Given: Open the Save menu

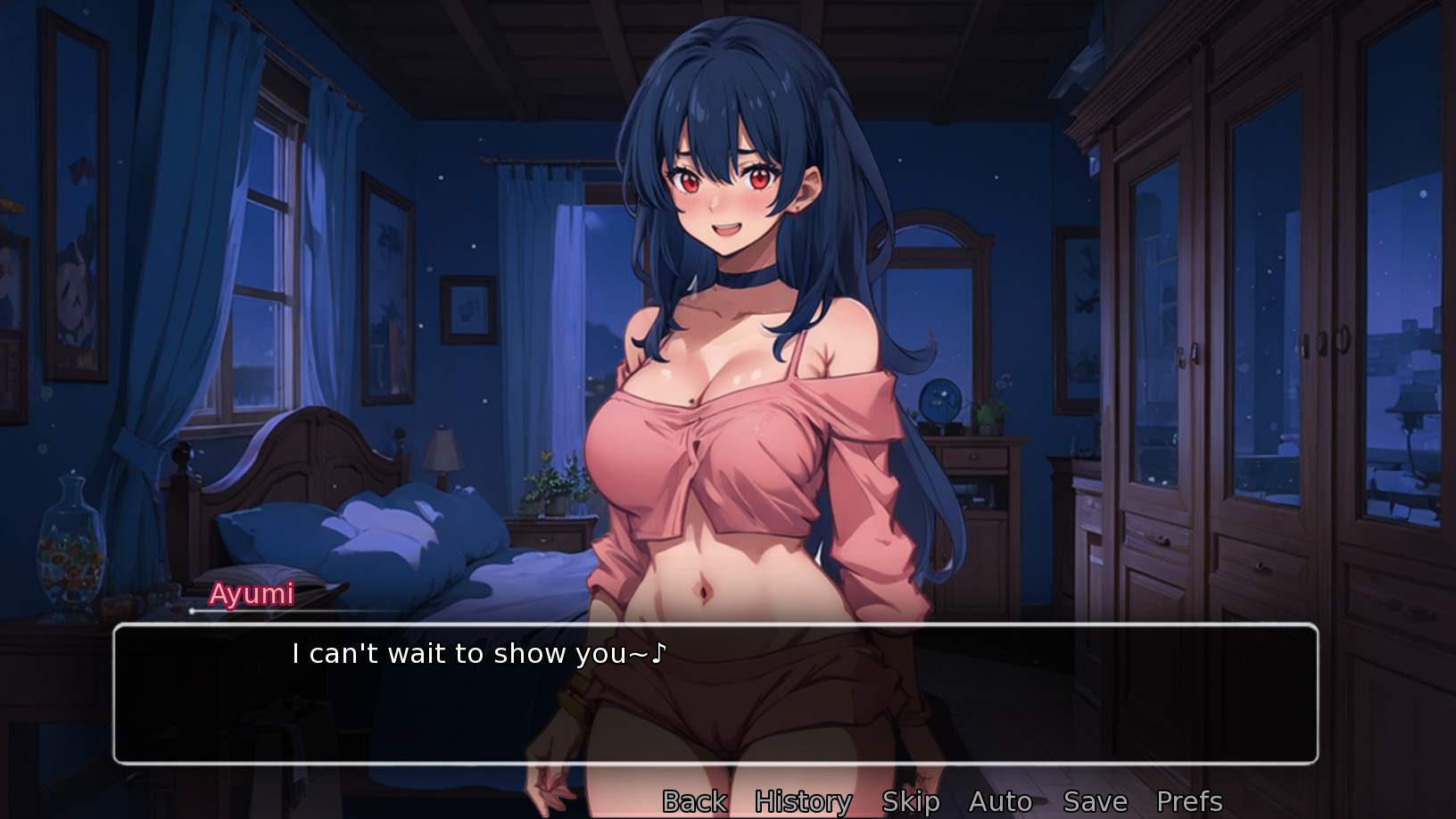Looking at the screenshot, I should pos(1095,801).
